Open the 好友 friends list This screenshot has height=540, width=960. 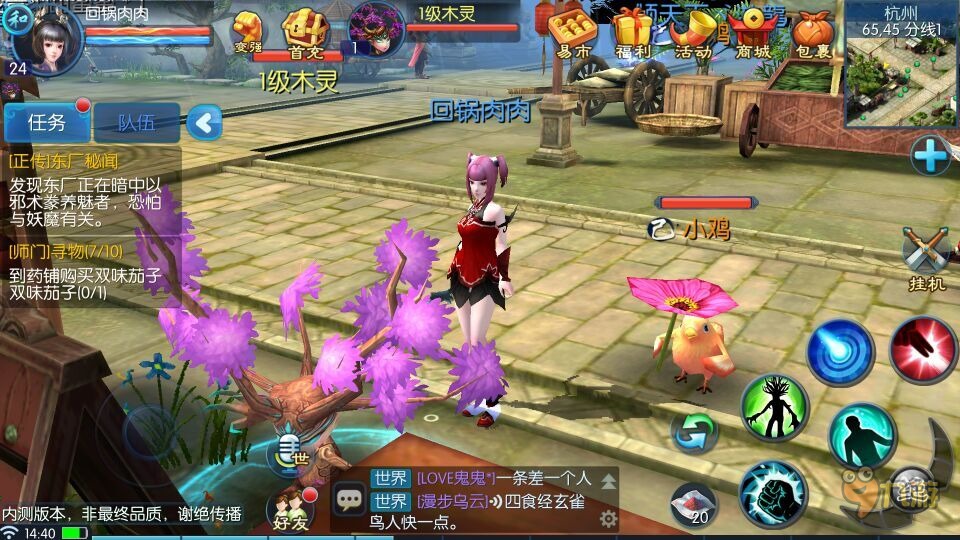290,509
